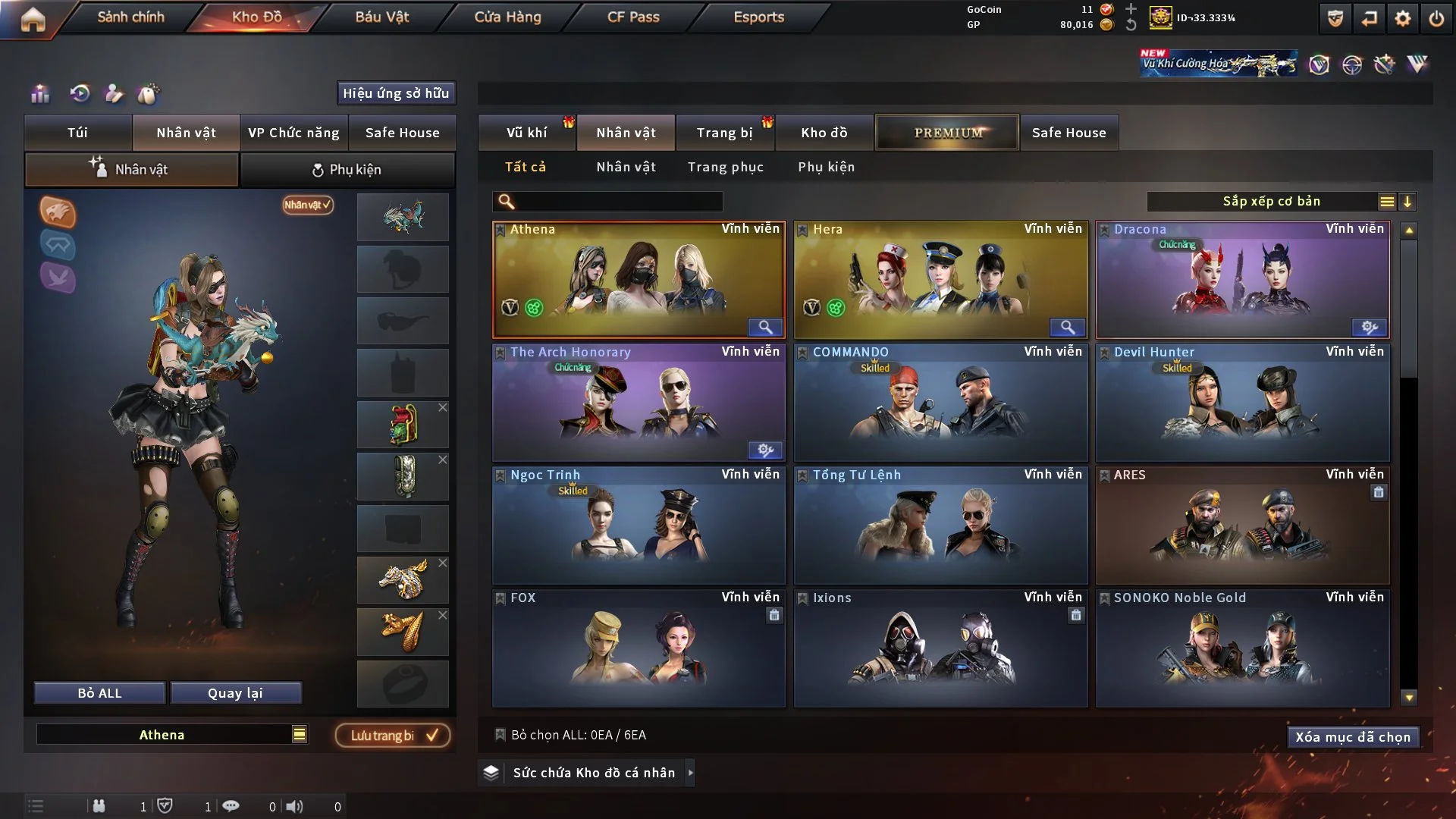
Task: Click the Bỏ ALL button
Action: coord(99,693)
